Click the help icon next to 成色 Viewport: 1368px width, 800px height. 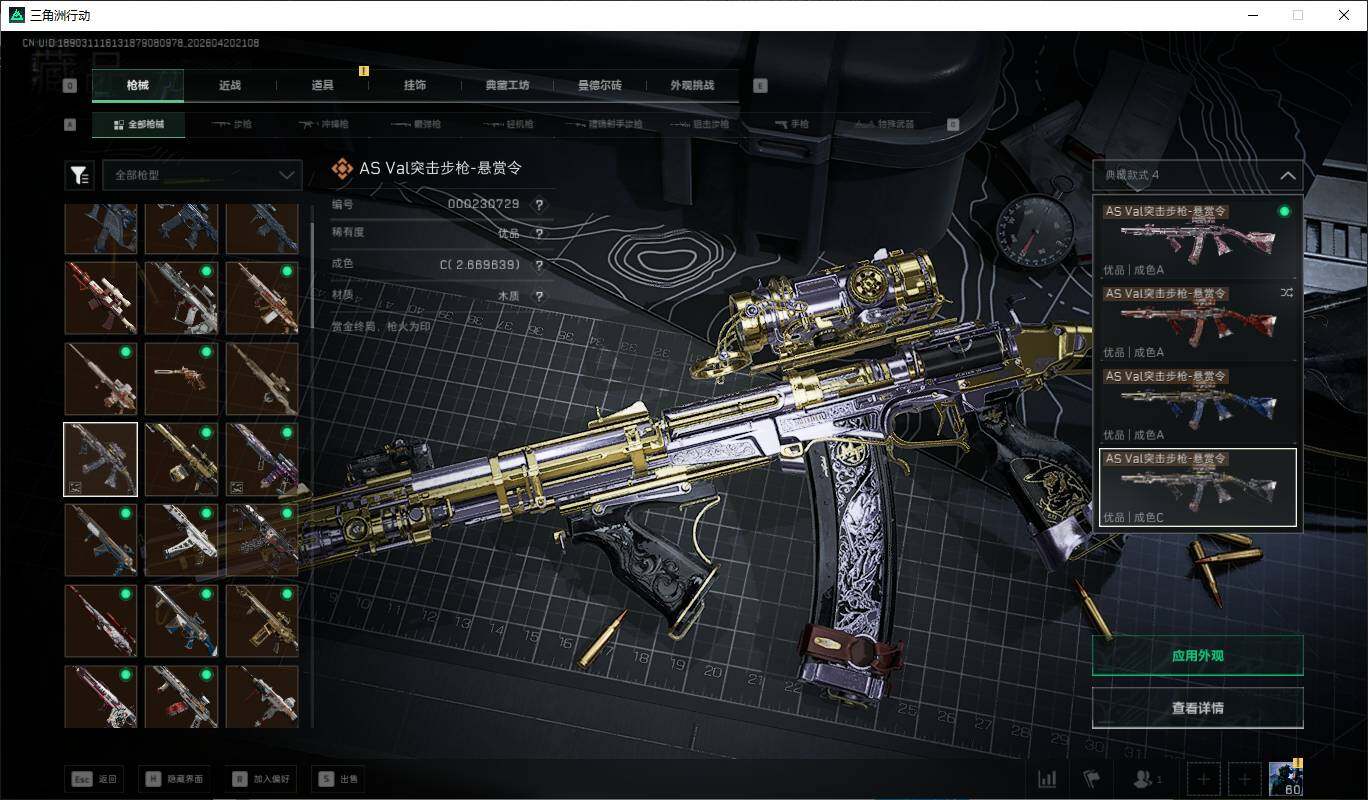click(x=539, y=266)
